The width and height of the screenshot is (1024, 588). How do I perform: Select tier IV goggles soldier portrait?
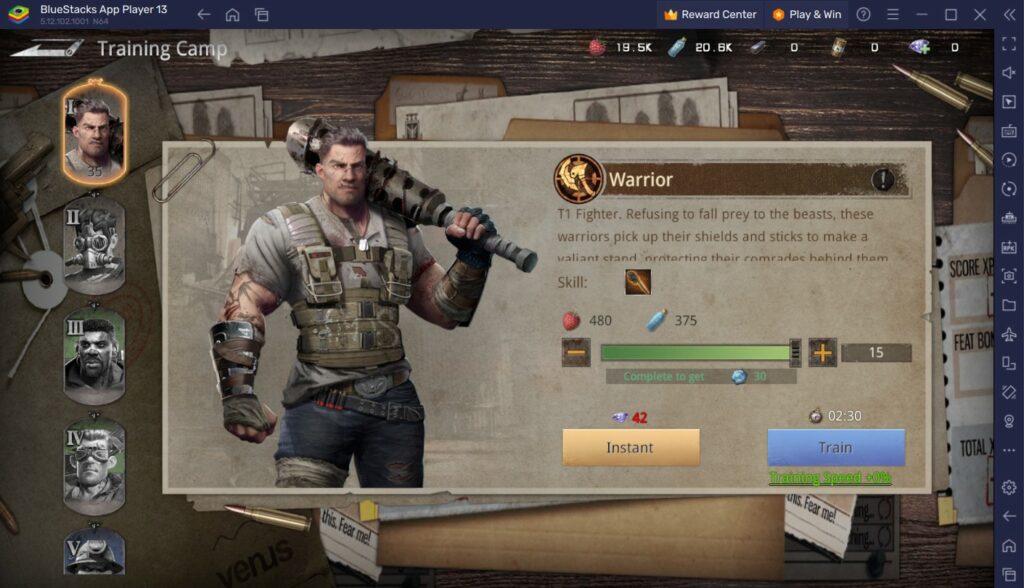(95, 466)
